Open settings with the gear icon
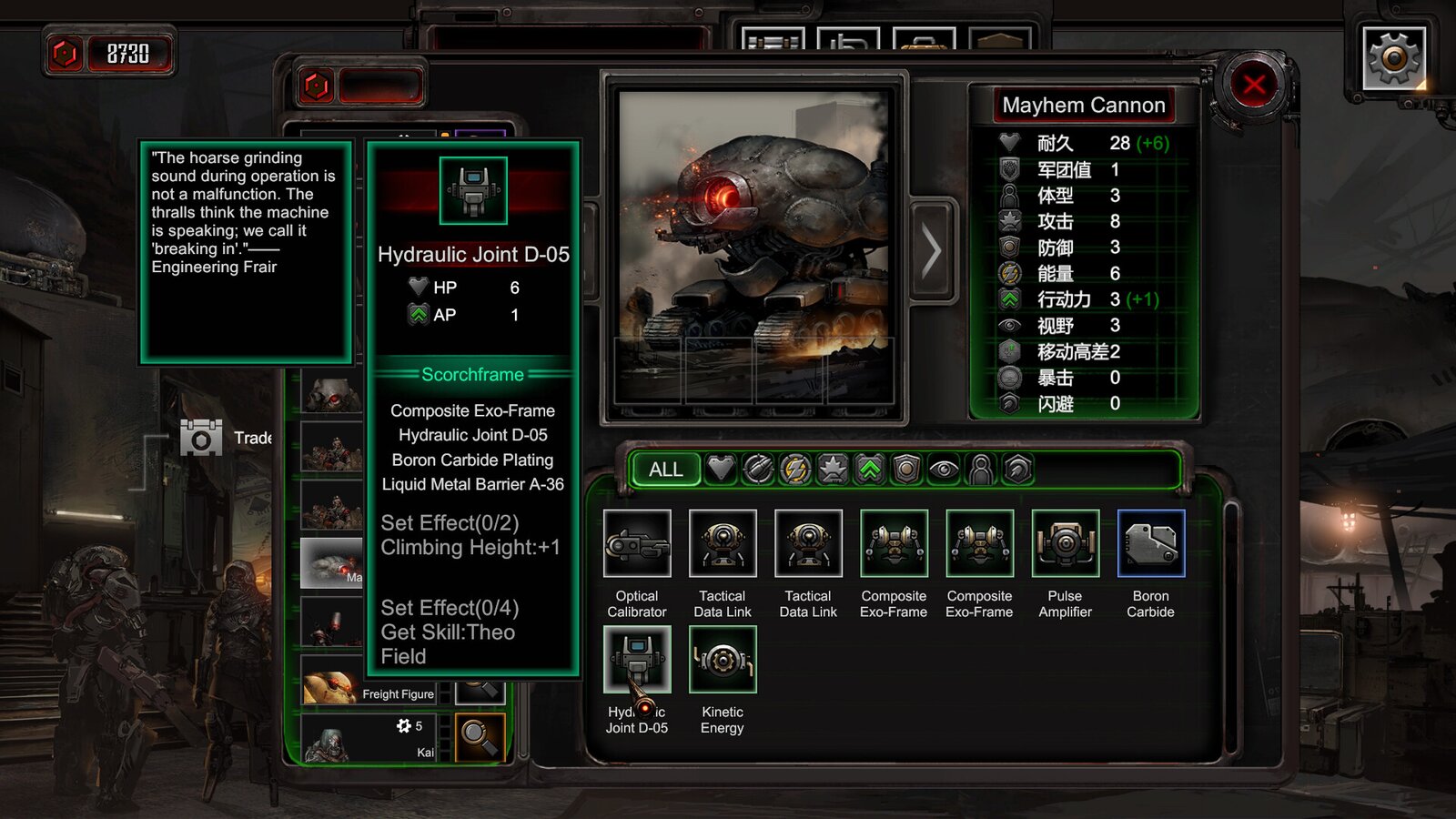The height and width of the screenshot is (819, 1456). (1393, 58)
